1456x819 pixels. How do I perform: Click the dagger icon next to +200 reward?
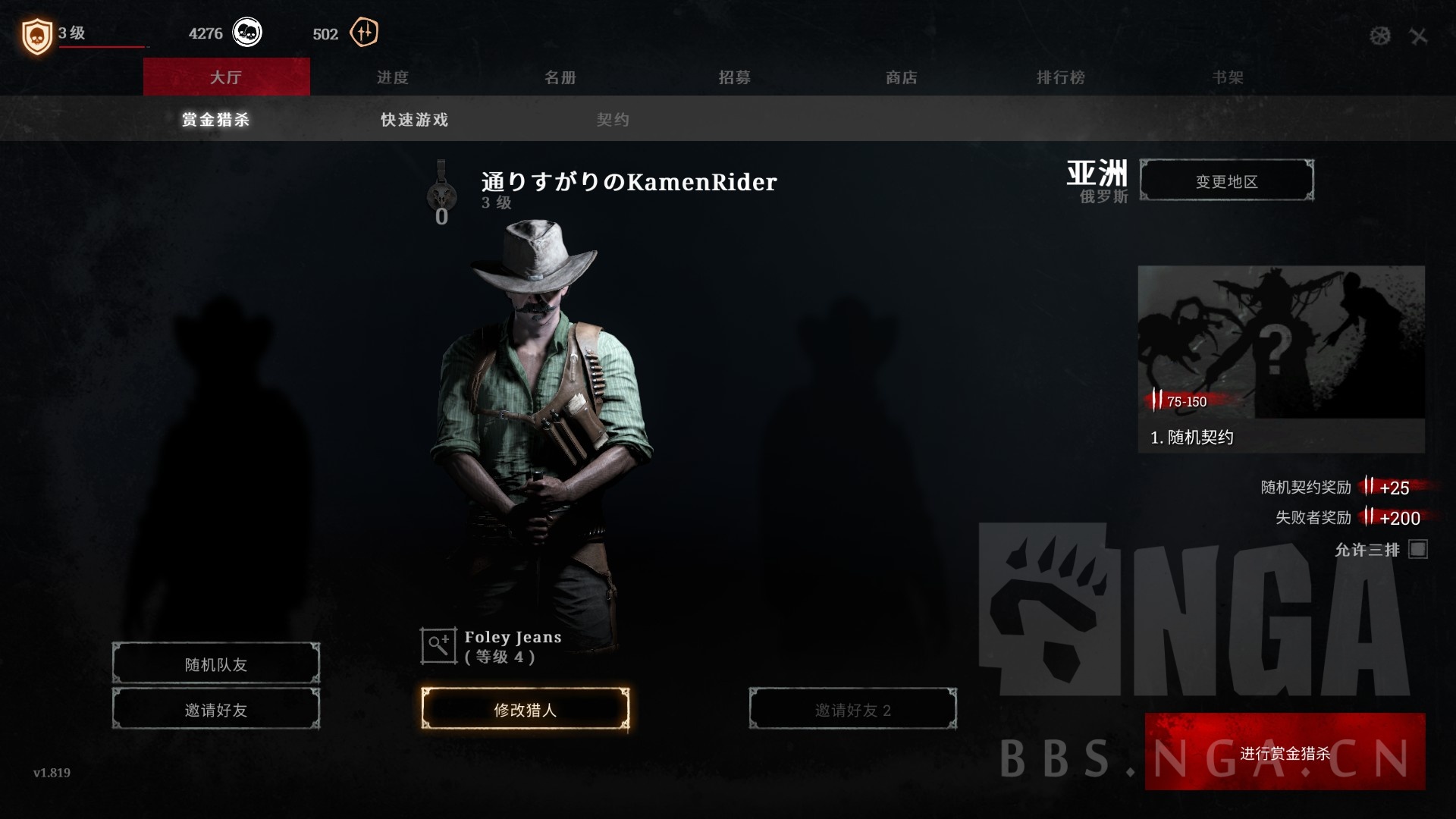click(1369, 518)
